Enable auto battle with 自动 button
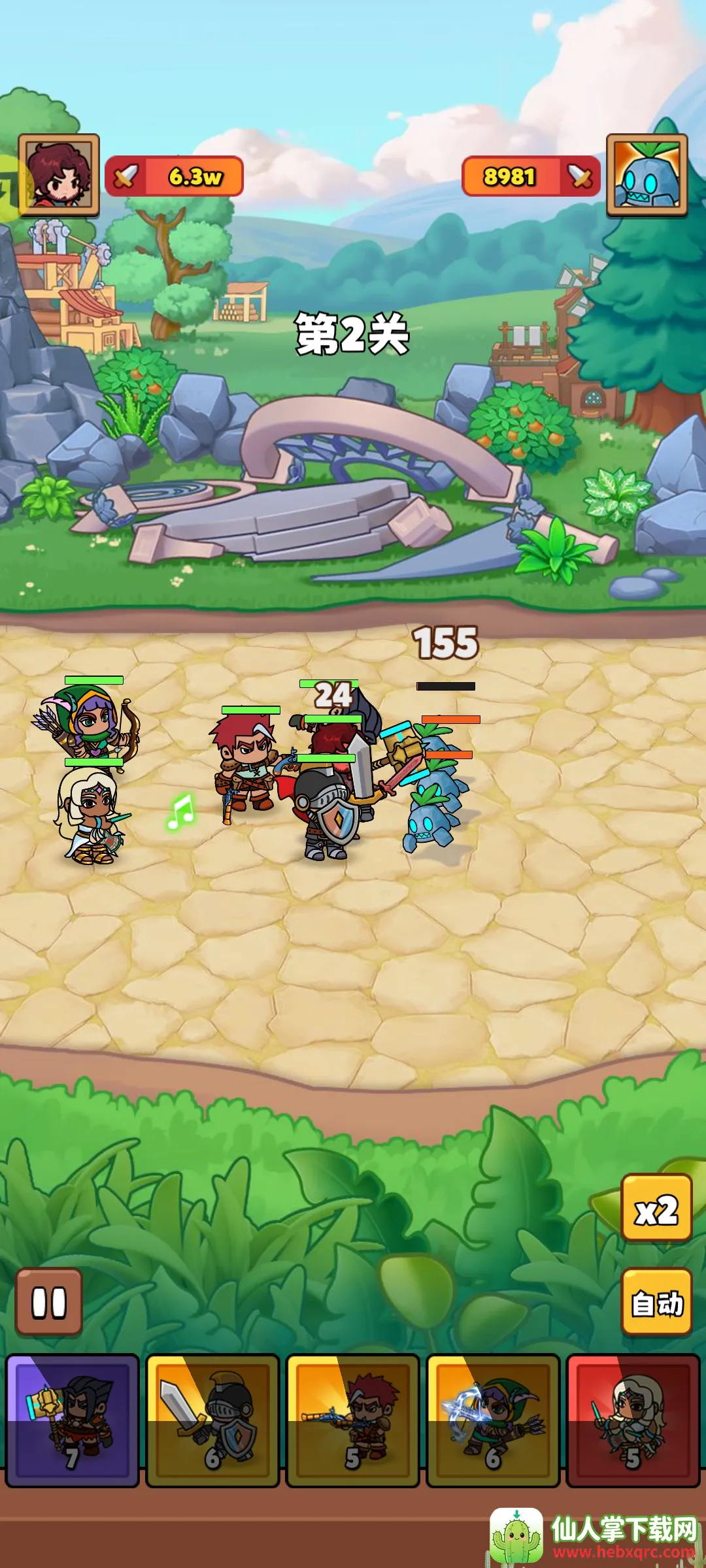The height and width of the screenshot is (1568, 706). 656,1302
